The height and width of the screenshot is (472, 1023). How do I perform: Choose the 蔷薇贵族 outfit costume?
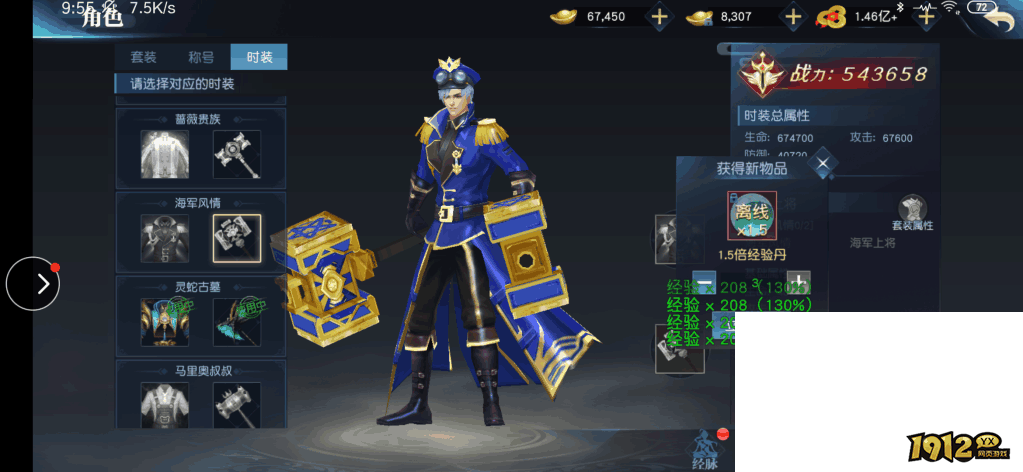[x=165, y=154]
